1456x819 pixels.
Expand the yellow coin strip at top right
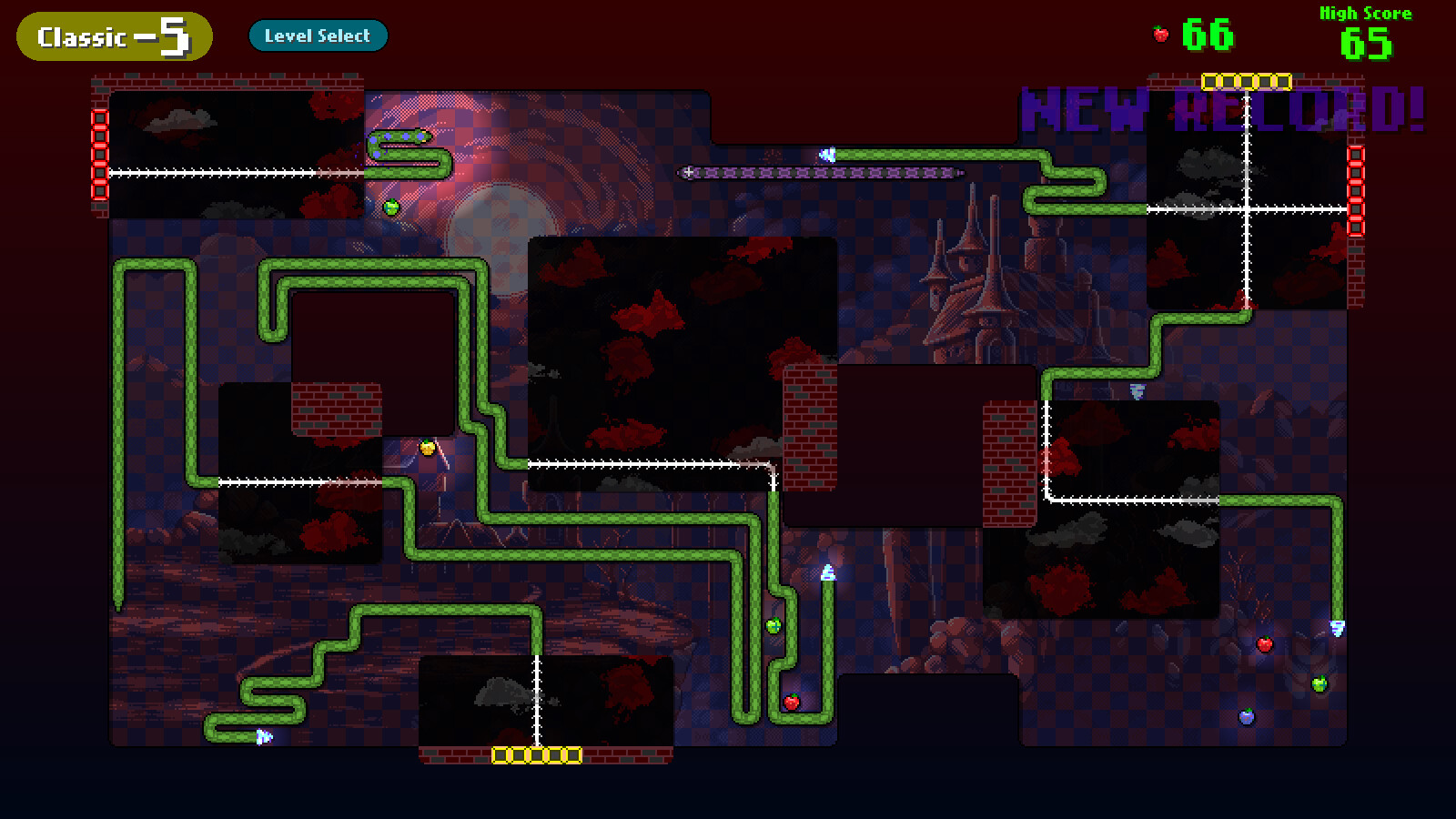point(1249,81)
